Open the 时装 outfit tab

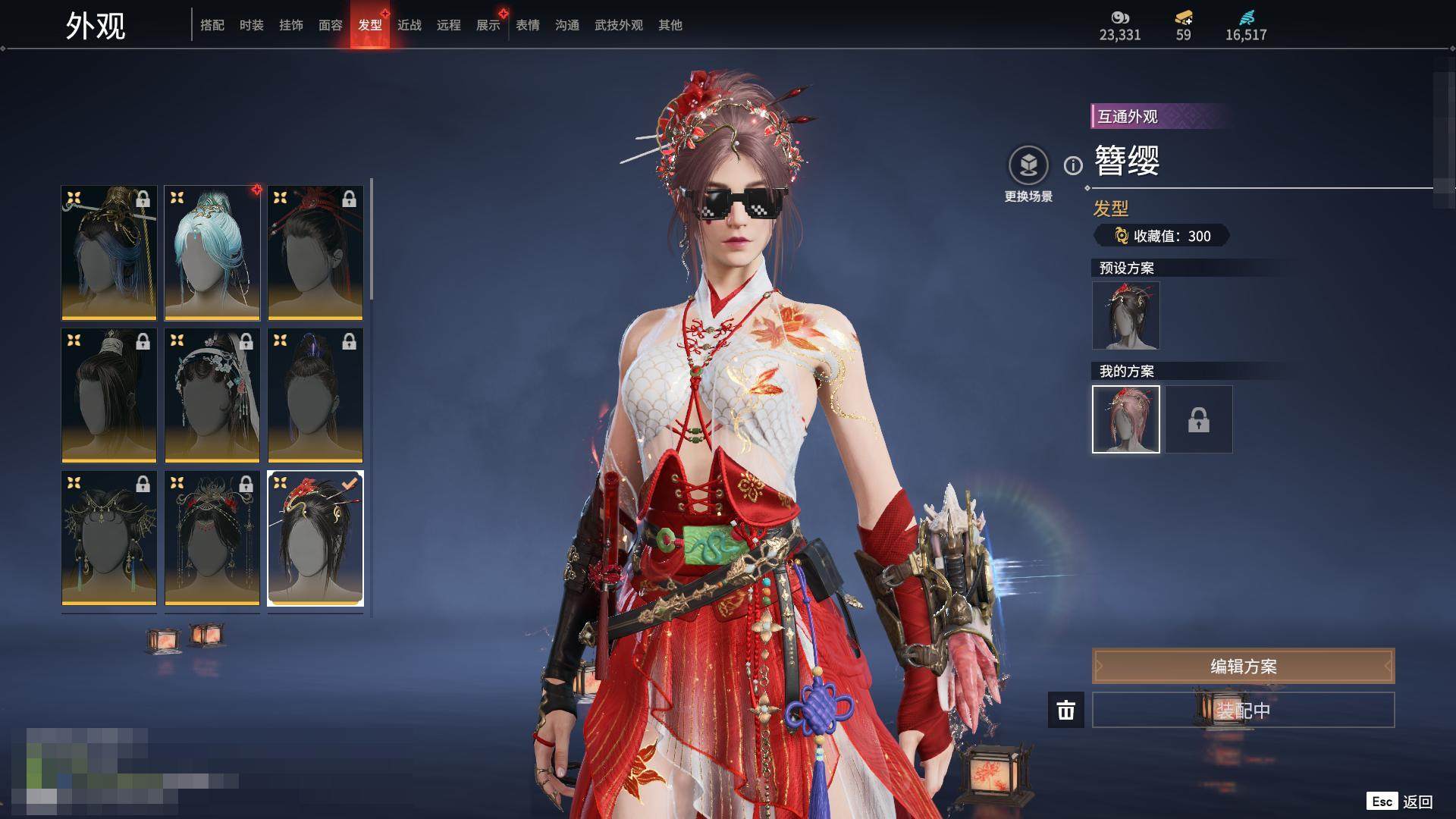(x=252, y=25)
